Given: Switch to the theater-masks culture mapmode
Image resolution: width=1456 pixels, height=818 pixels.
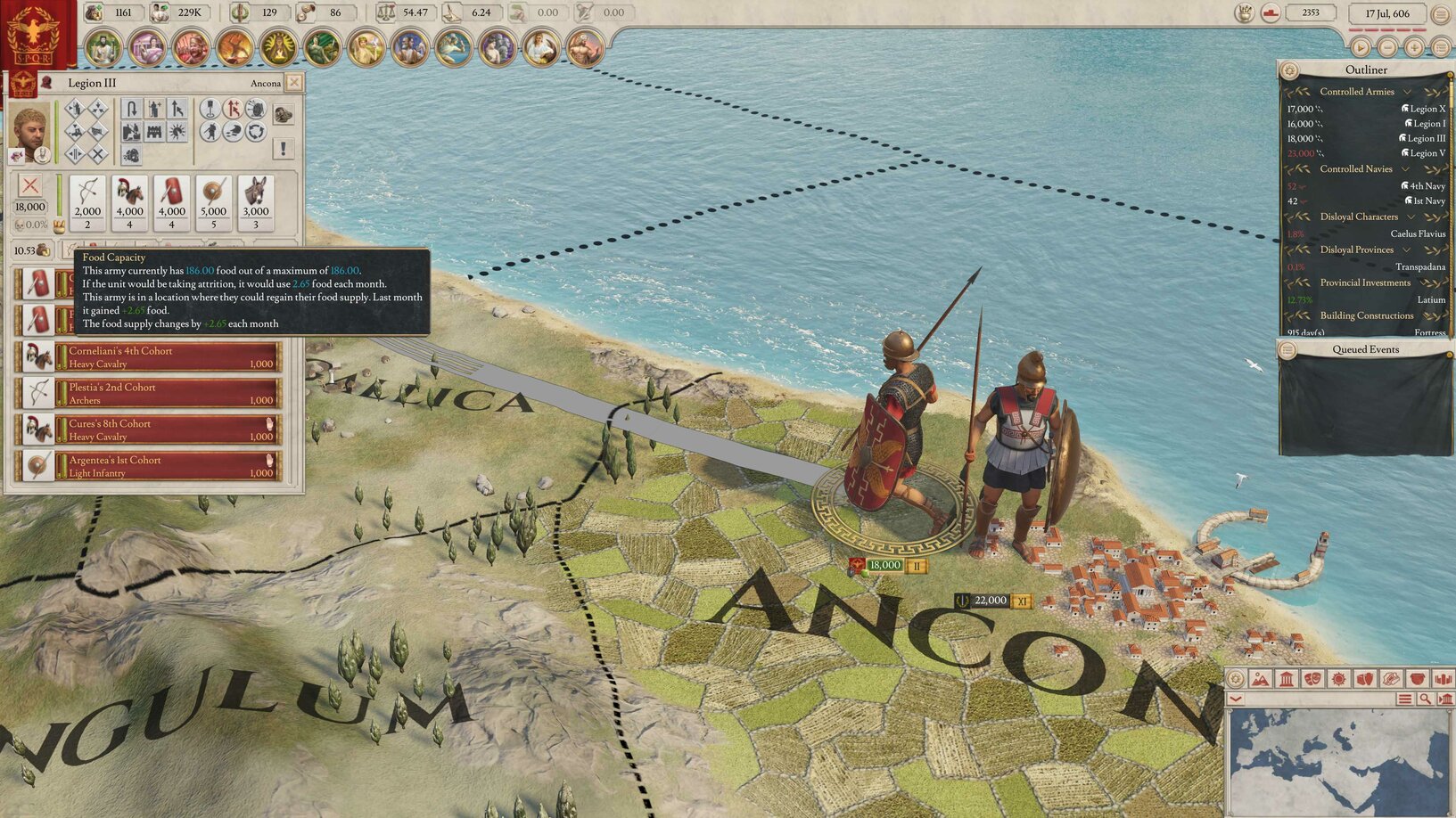Looking at the screenshot, I should pos(1312,679).
